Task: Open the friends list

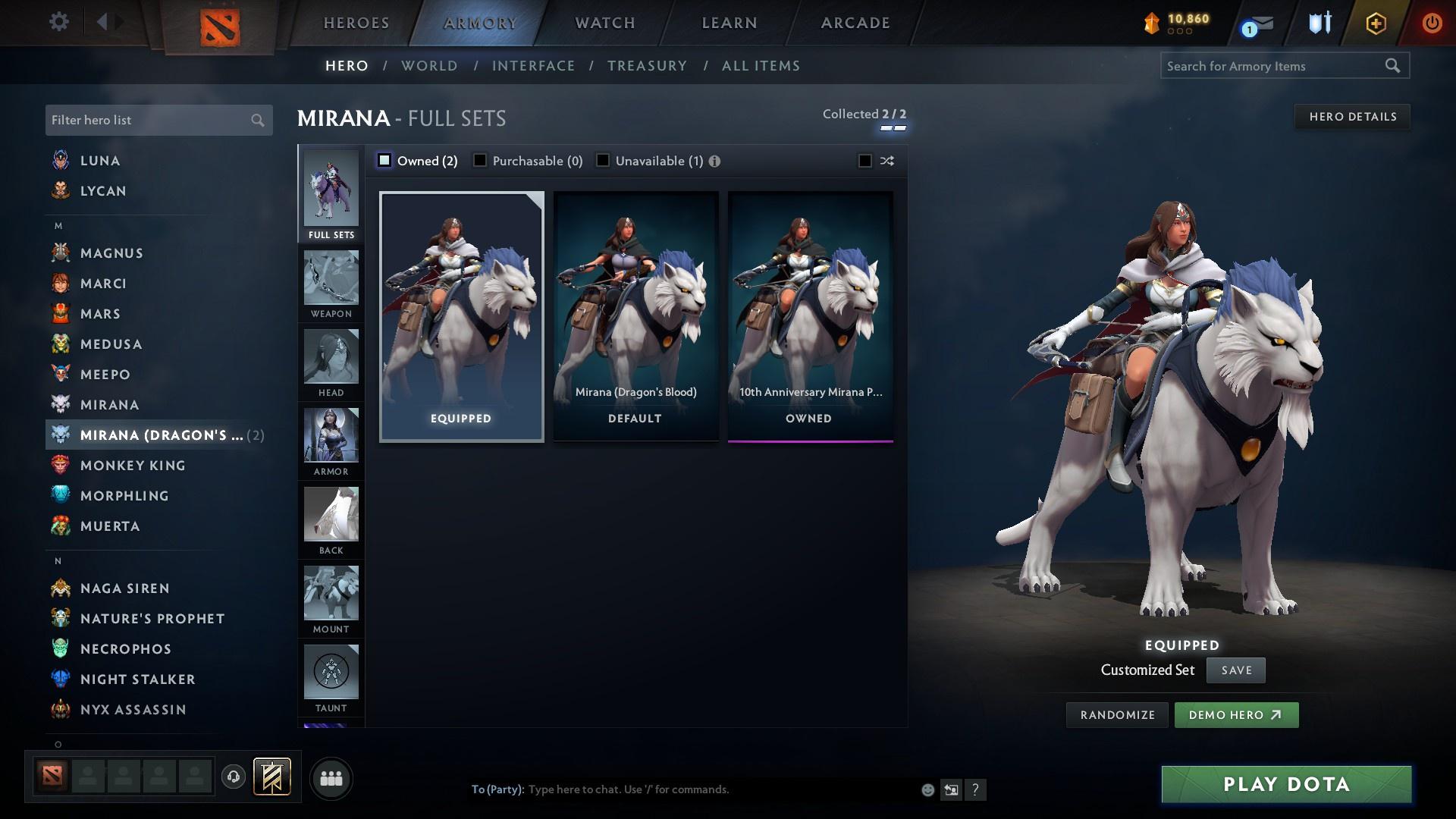Action: coord(331,777)
